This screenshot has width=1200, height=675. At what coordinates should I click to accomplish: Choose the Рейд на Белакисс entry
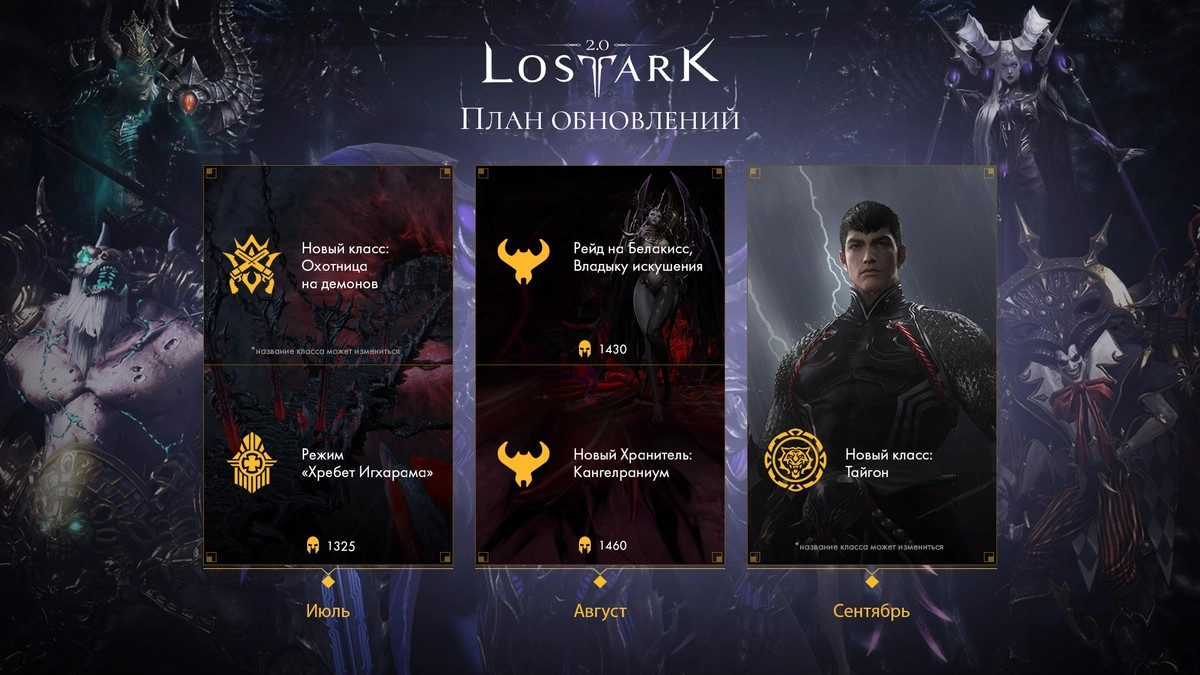pyautogui.click(x=637, y=258)
